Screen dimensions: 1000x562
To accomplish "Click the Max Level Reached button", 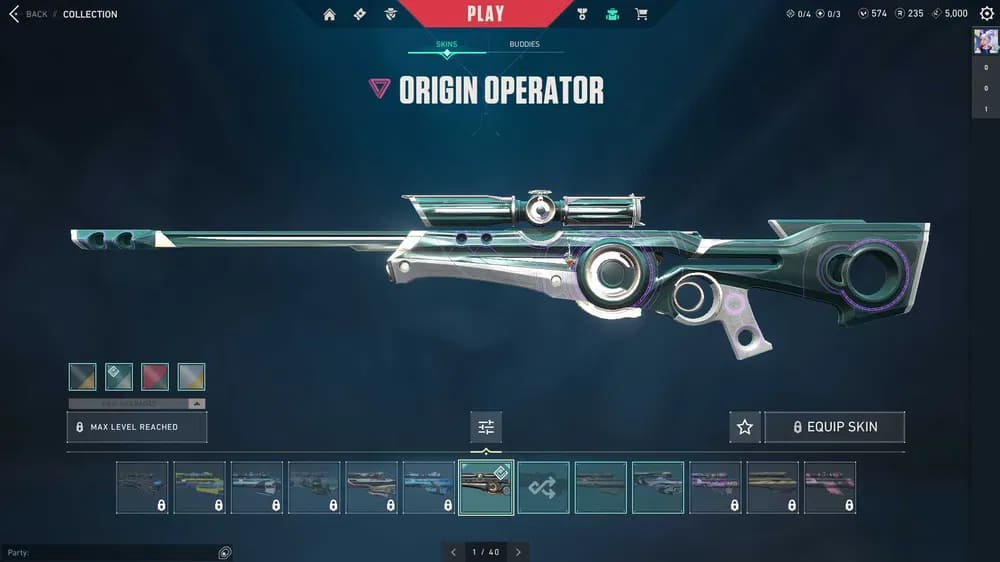I will click(137, 427).
